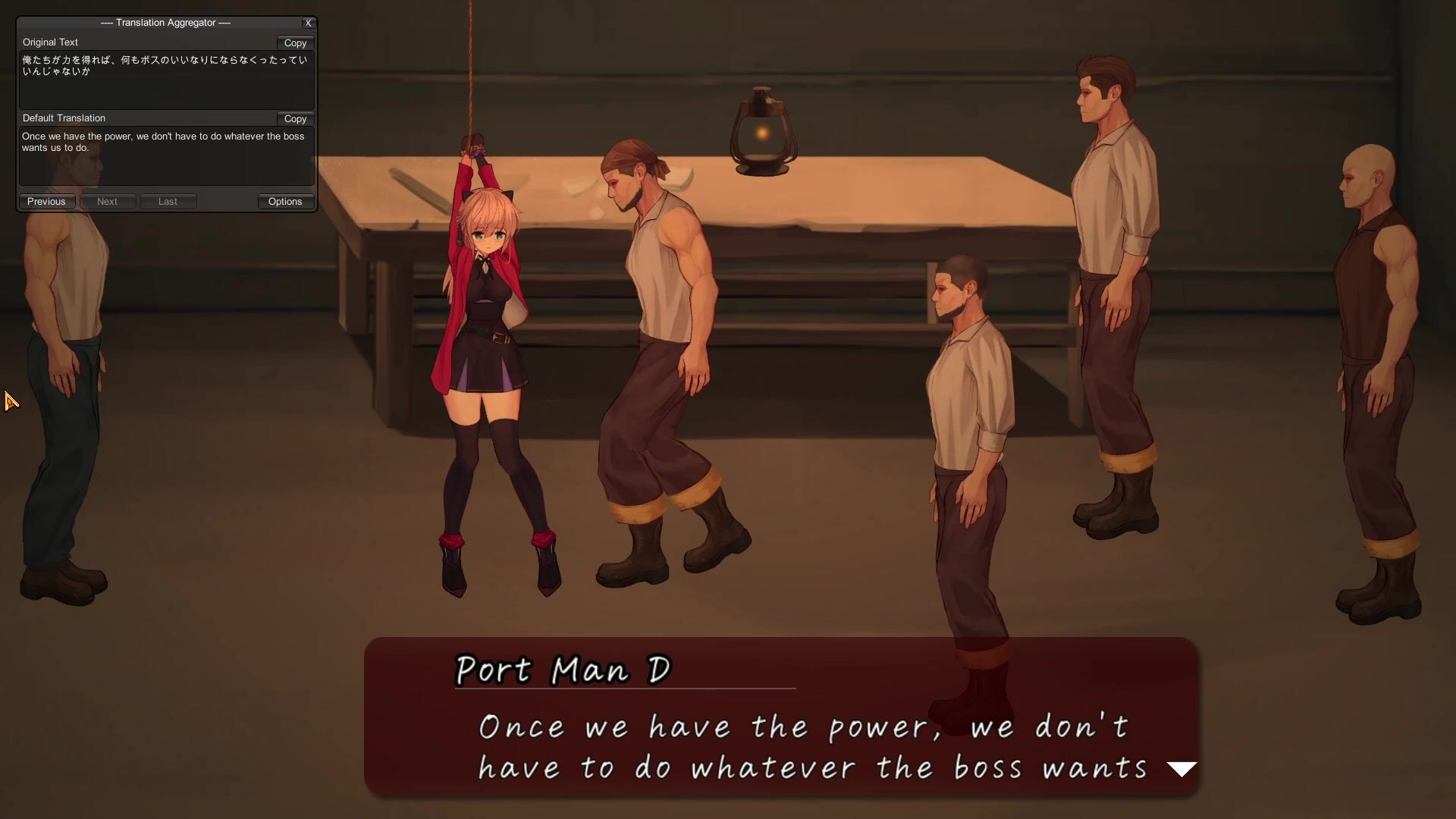This screenshot has height=819, width=1456.
Task: Copy the Default Translation text
Action: coord(295,119)
